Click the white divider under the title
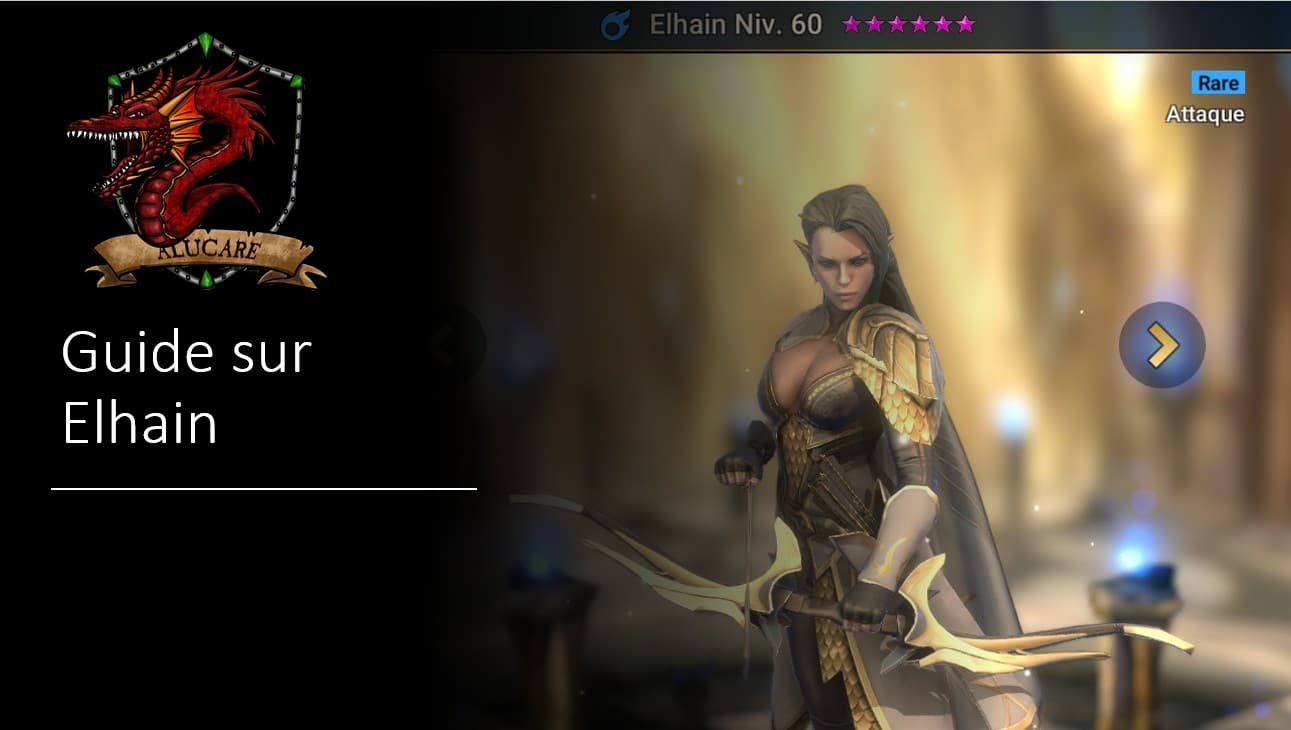This screenshot has height=730, width=1291. coord(265,489)
